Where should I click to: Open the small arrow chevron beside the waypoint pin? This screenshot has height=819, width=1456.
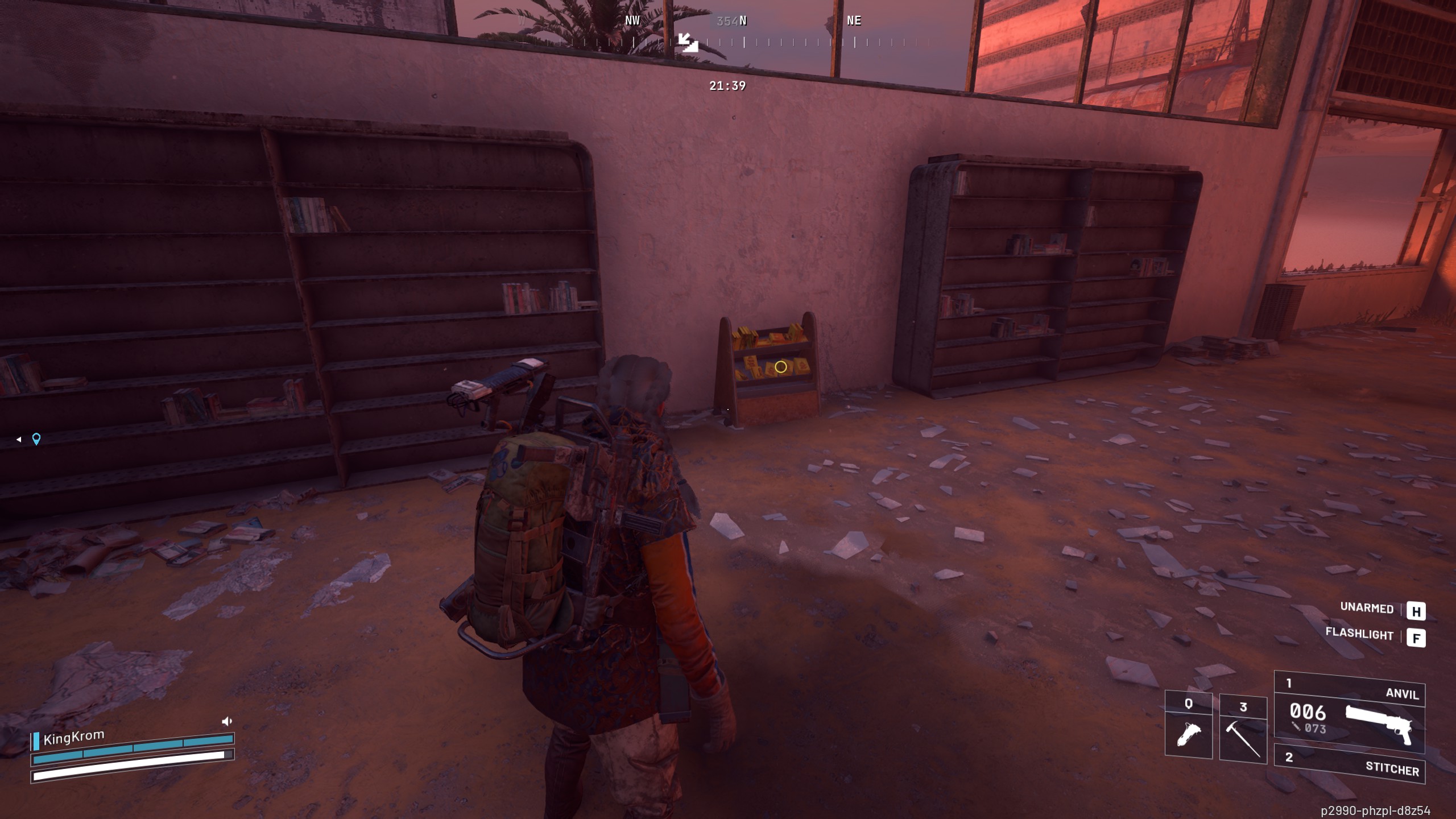point(19,439)
